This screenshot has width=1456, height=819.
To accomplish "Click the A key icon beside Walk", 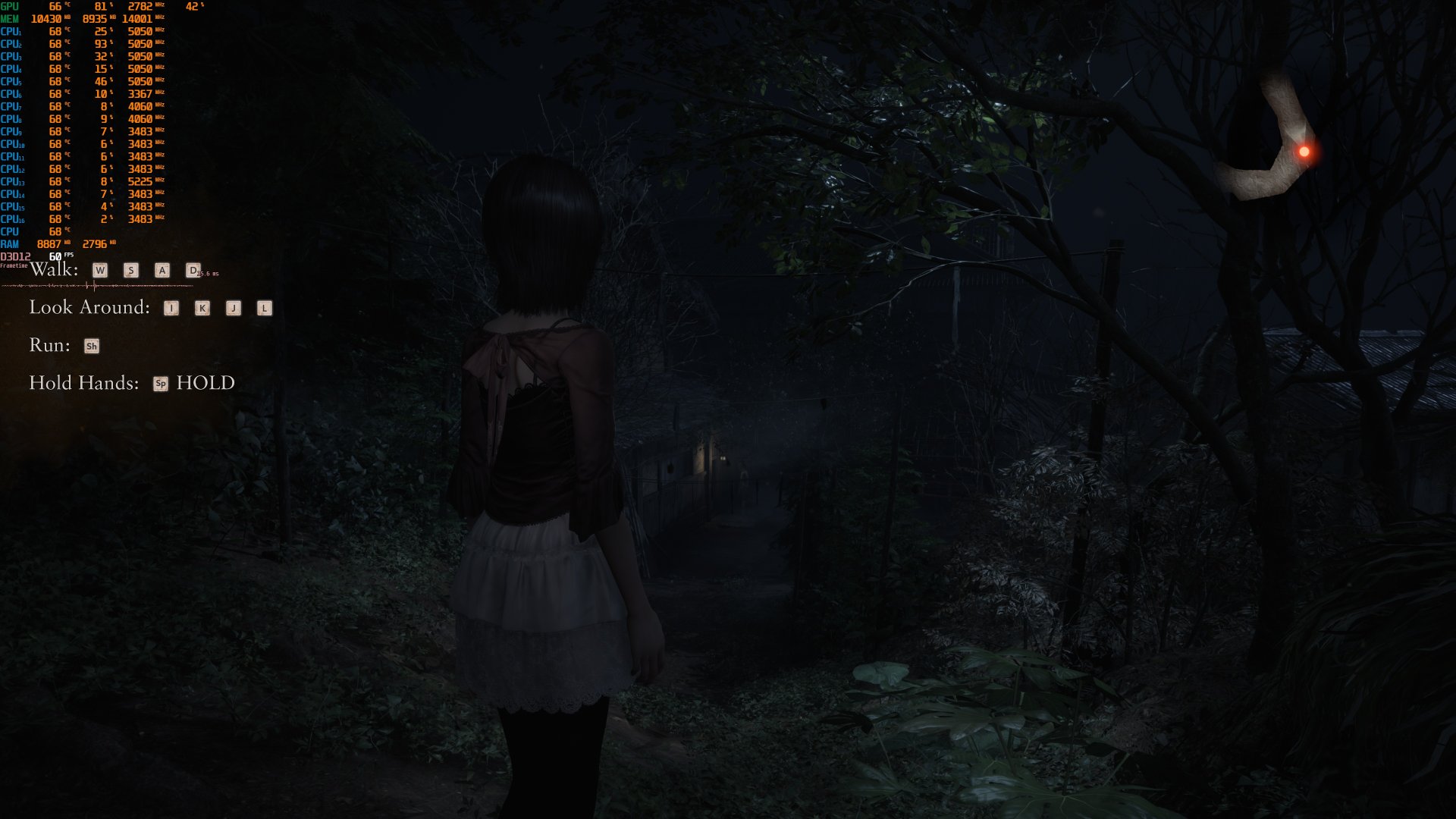I will (x=162, y=270).
